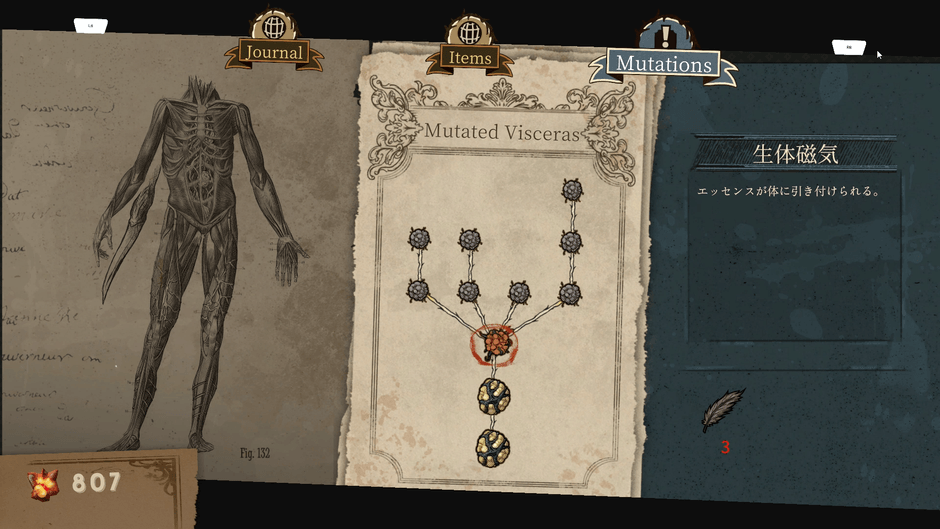Select the root mutation node at tree base
The width and height of the screenshot is (940, 529).
(x=493, y=444)
